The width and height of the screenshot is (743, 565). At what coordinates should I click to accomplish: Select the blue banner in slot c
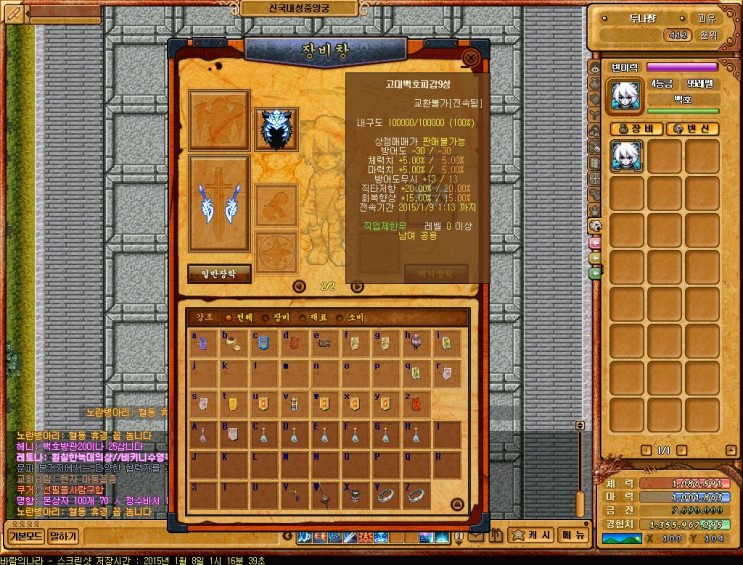click(x=263, y=344)
